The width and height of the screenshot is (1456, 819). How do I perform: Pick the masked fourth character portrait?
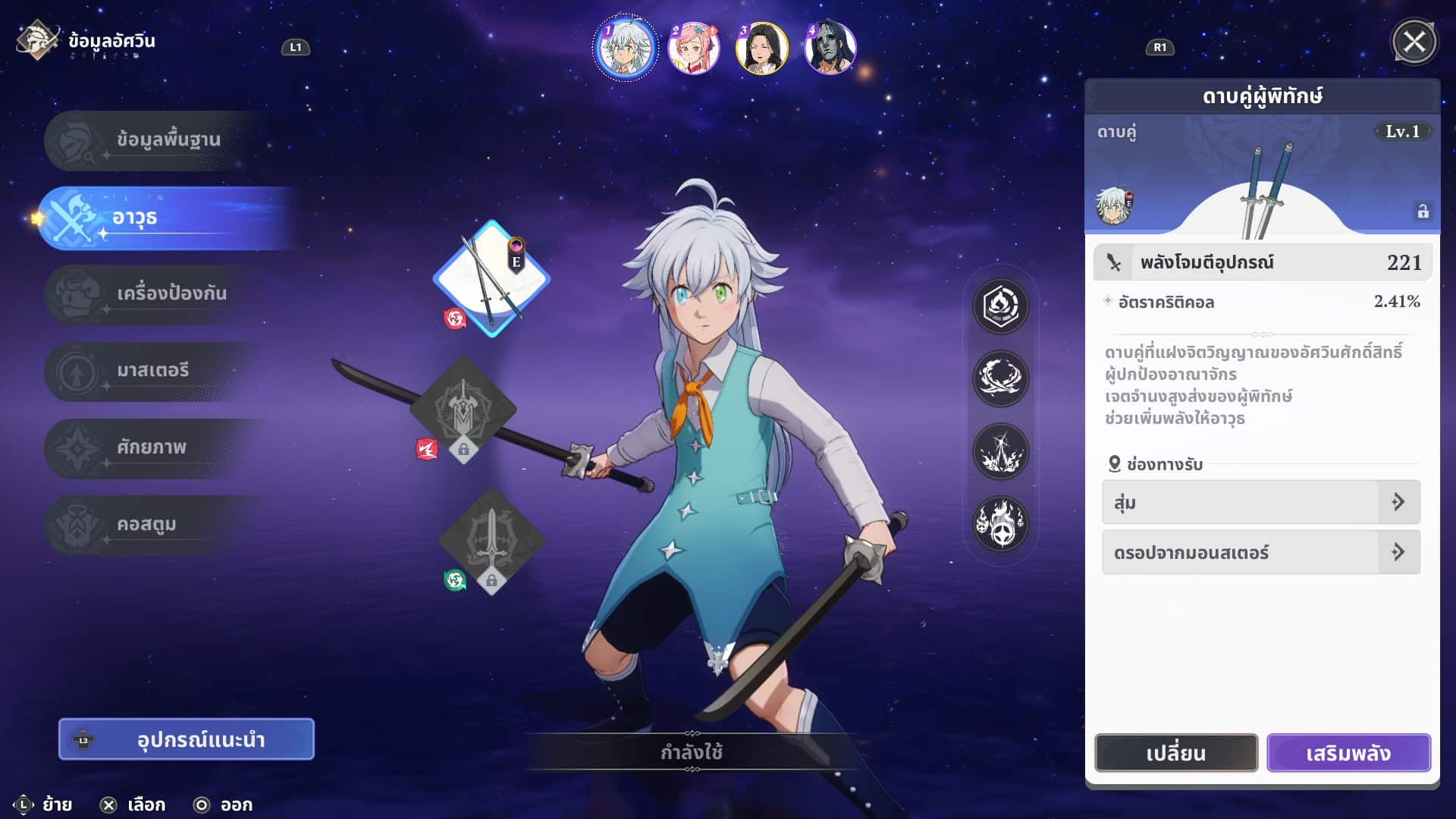[830, 47]
